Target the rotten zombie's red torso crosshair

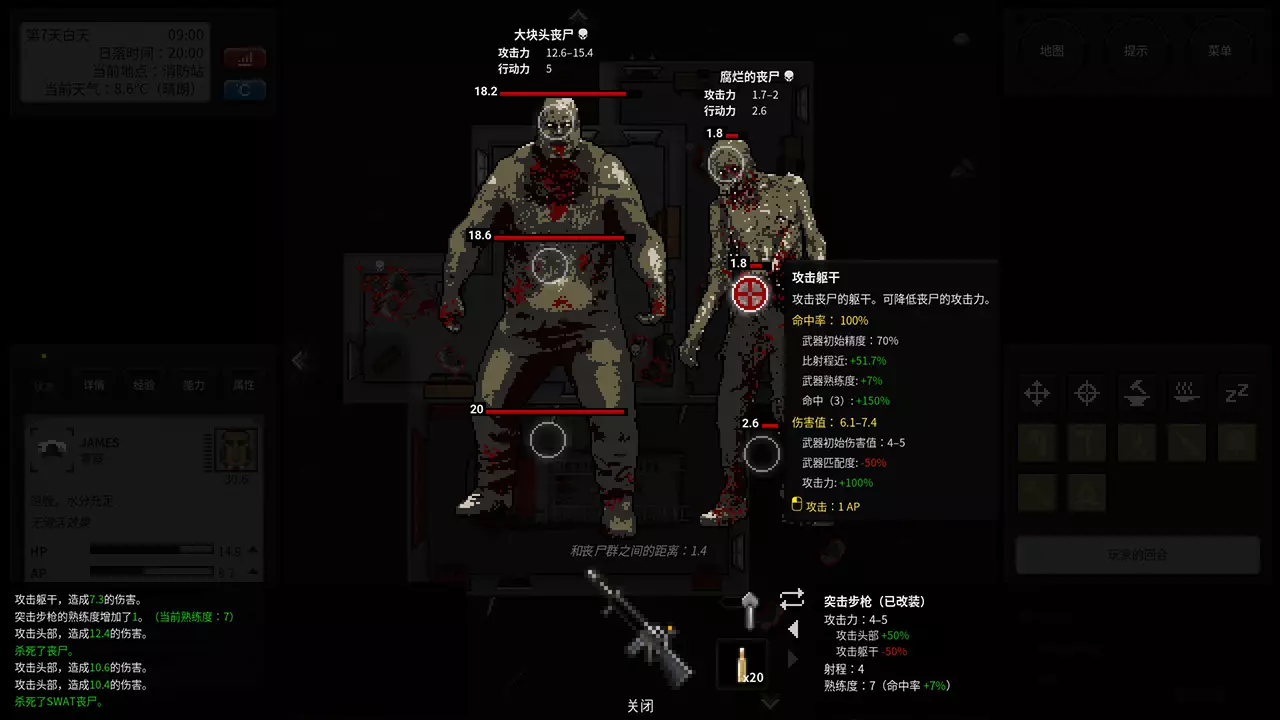[x=750, y=293]
